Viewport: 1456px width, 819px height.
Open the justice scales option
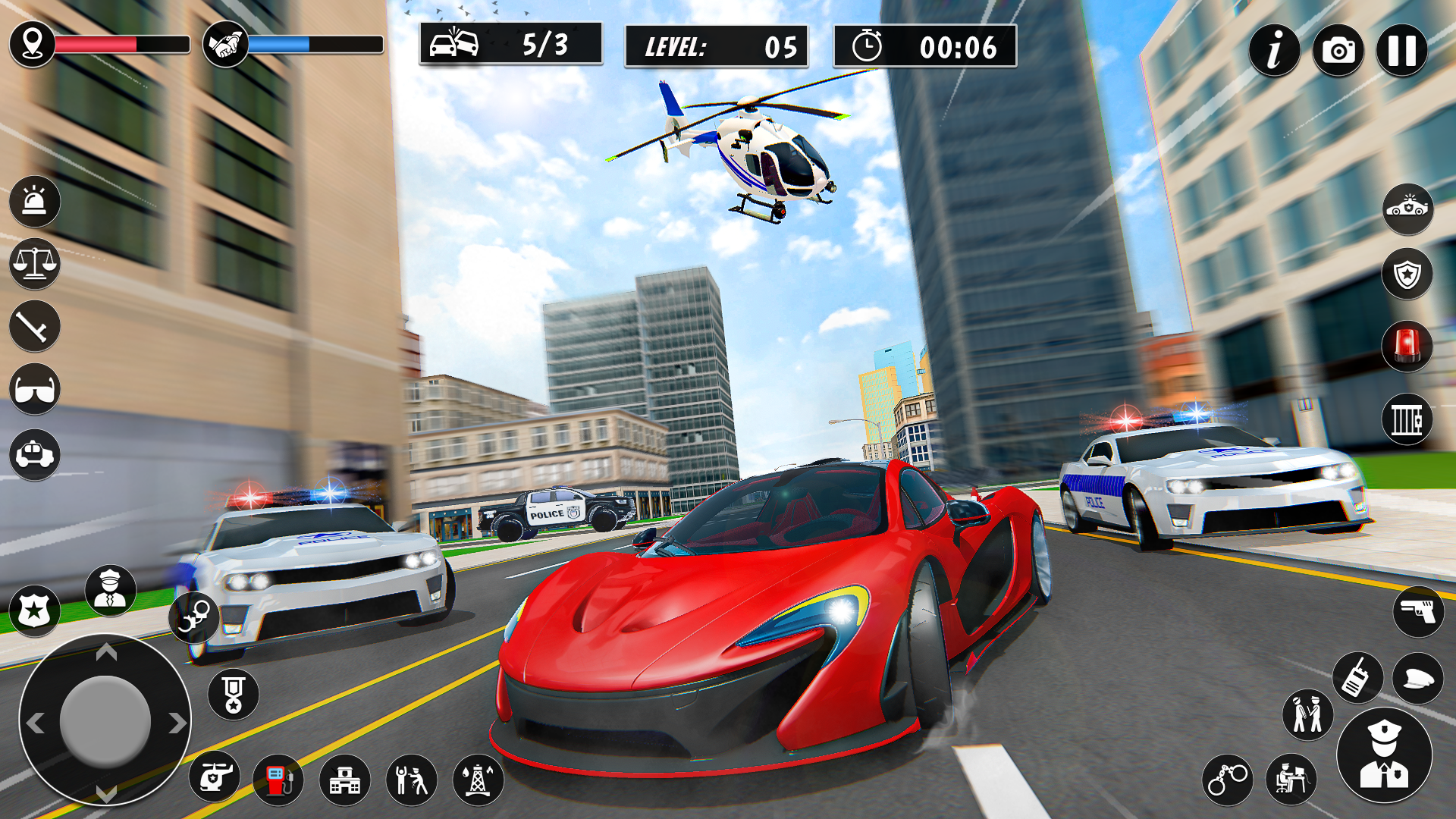[x=34, y=266]
